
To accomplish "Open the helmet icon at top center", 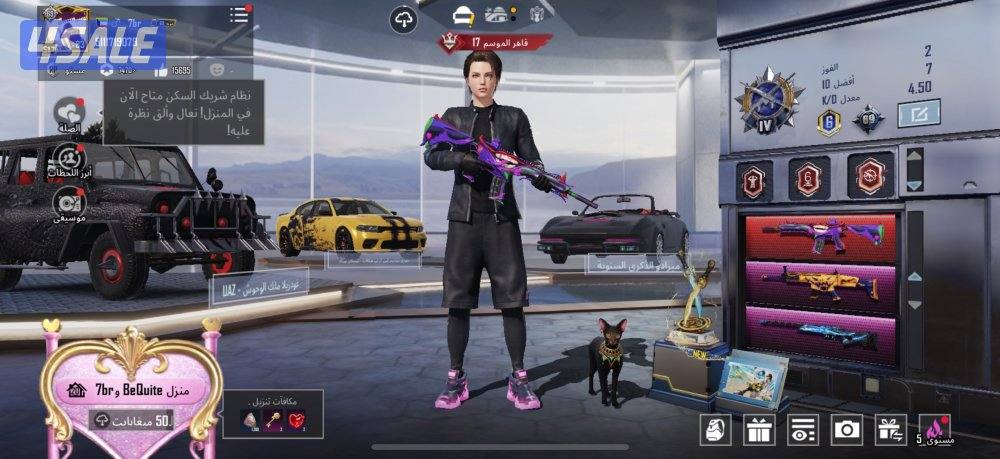I will pyautogui.click(x=462, y=14).
